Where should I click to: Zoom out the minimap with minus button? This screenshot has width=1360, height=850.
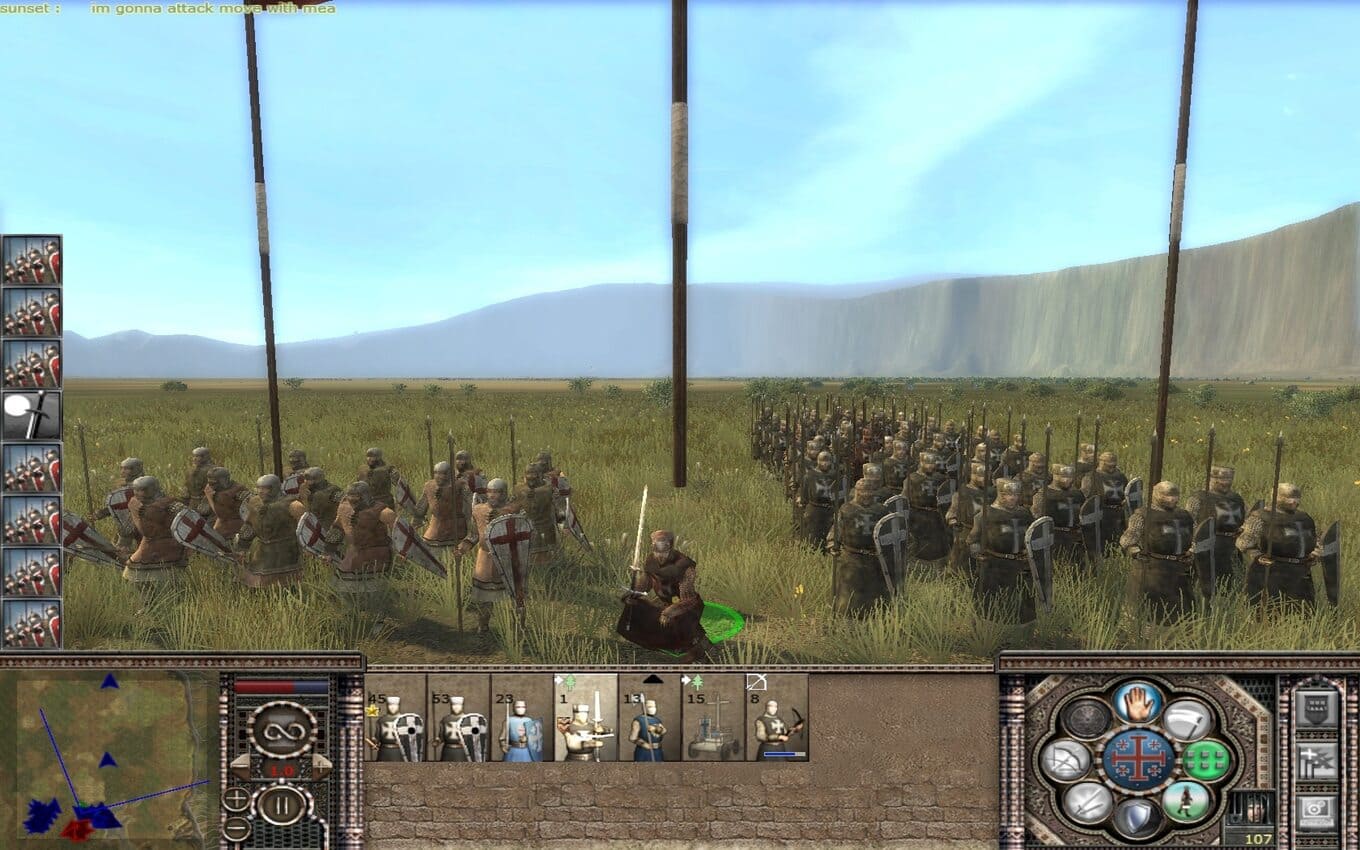236,828
